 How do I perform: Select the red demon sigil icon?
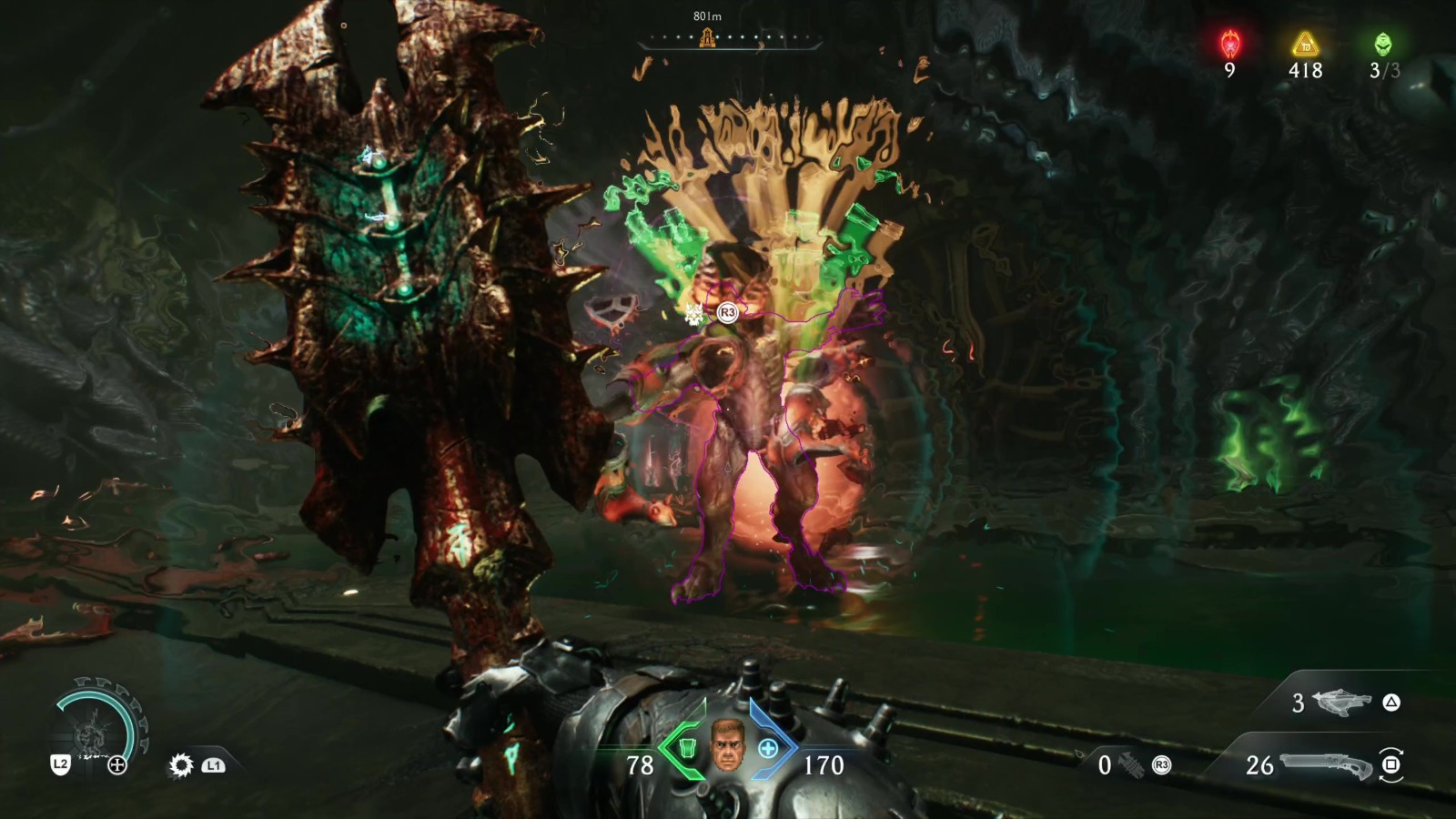click(x=1230, y=43)
